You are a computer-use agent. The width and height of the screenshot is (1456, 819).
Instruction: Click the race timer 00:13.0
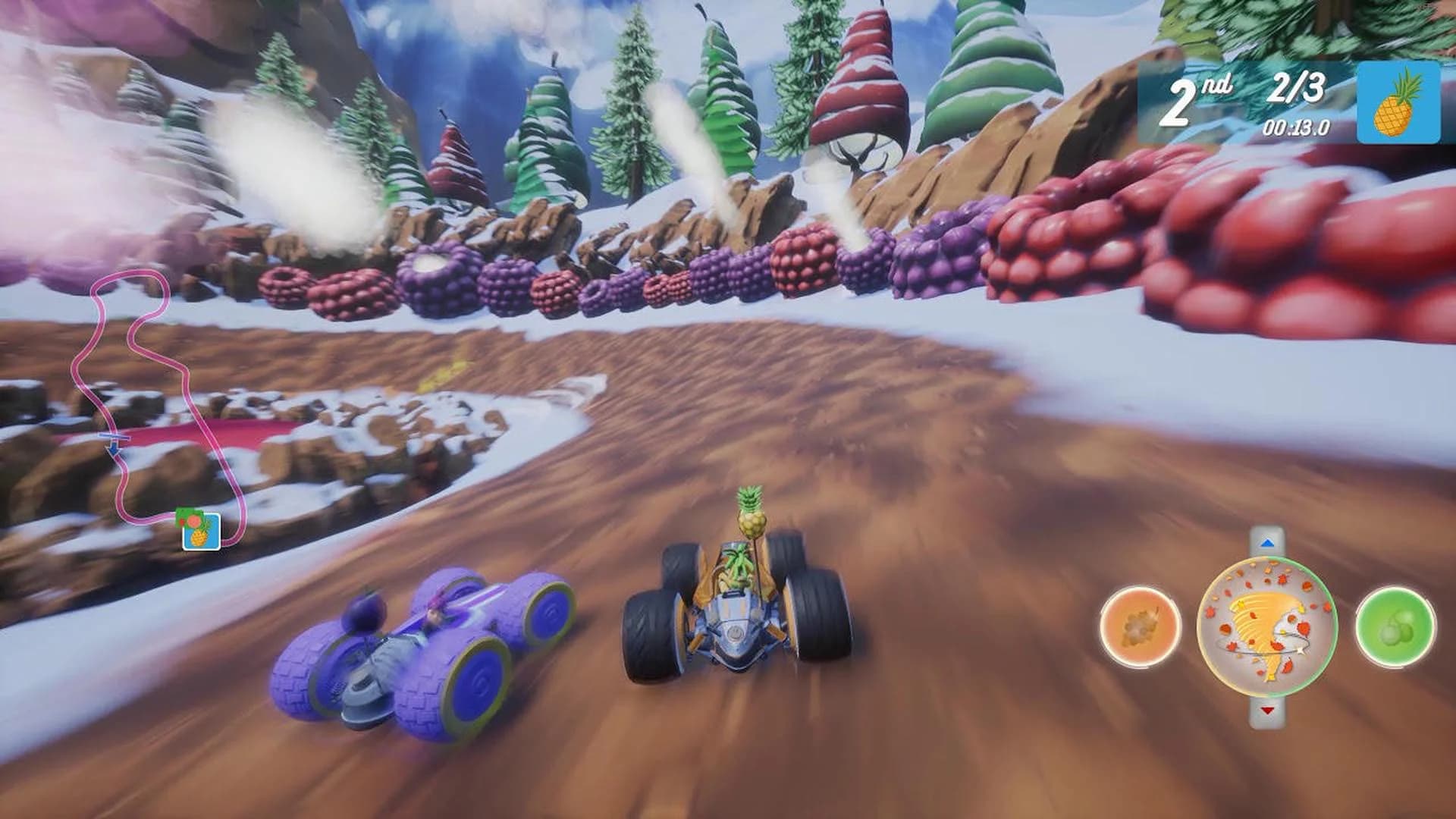[x=1297, y=127]
